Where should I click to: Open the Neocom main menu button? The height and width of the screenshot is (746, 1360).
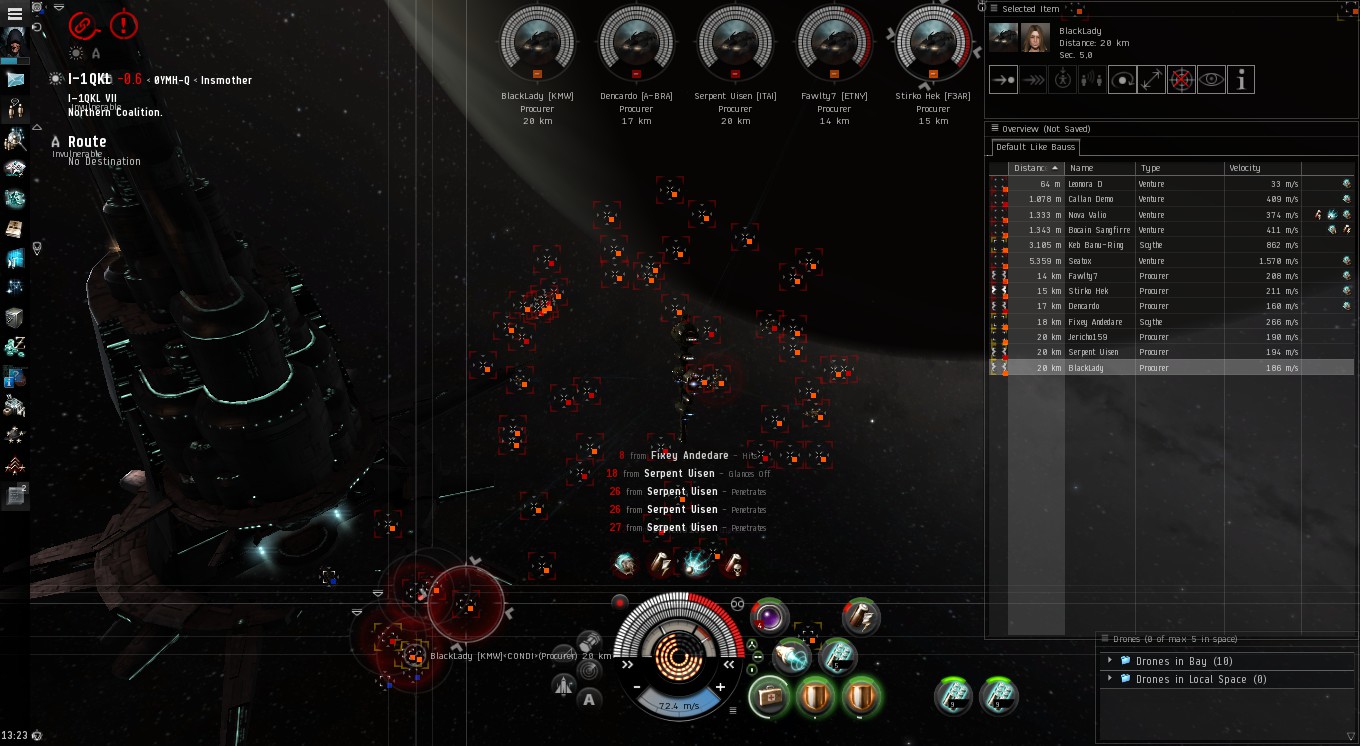(x=15, y=14)
